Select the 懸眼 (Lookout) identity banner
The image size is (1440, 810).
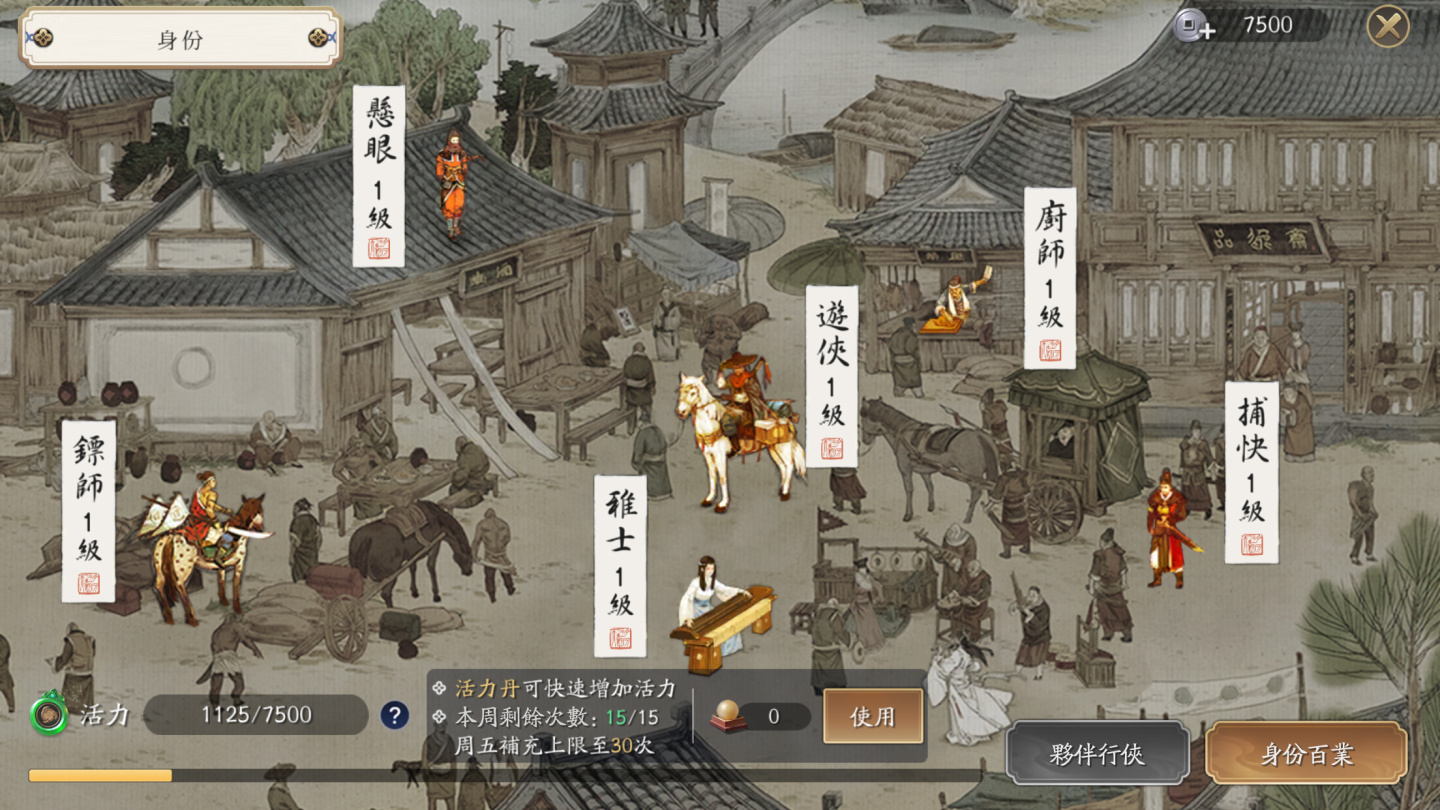pyautogui.click(x=379, y=176)
